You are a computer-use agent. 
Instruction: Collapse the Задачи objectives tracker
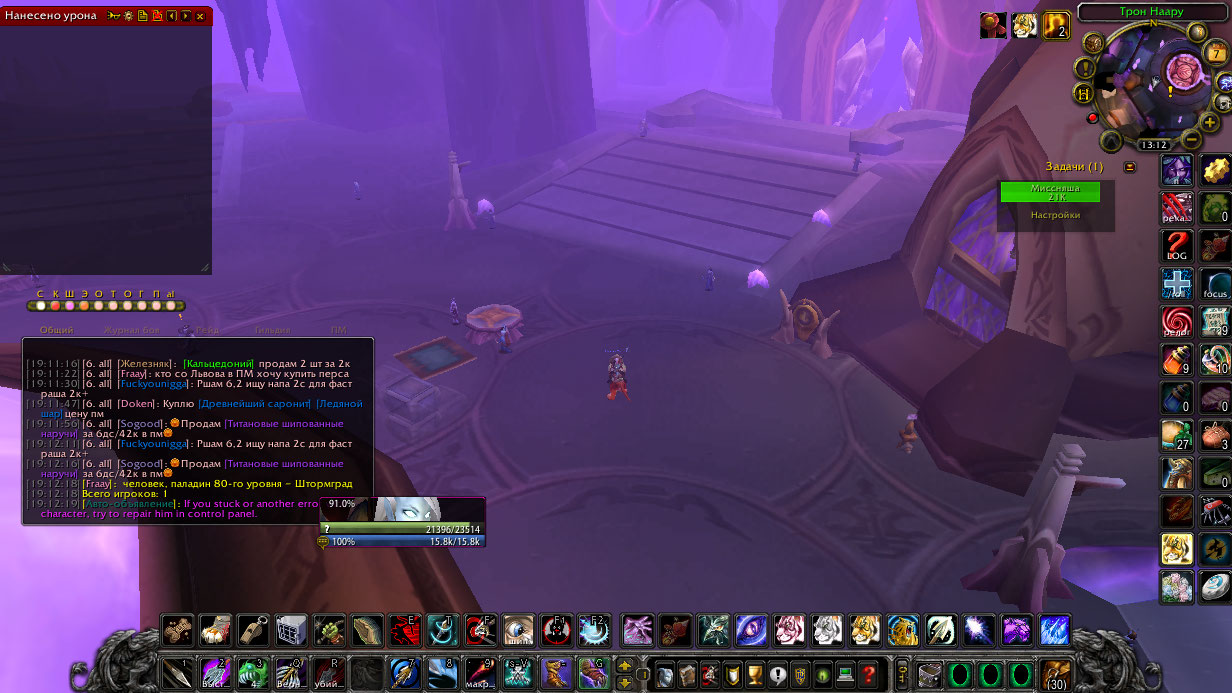click(x=1130, y=166)
